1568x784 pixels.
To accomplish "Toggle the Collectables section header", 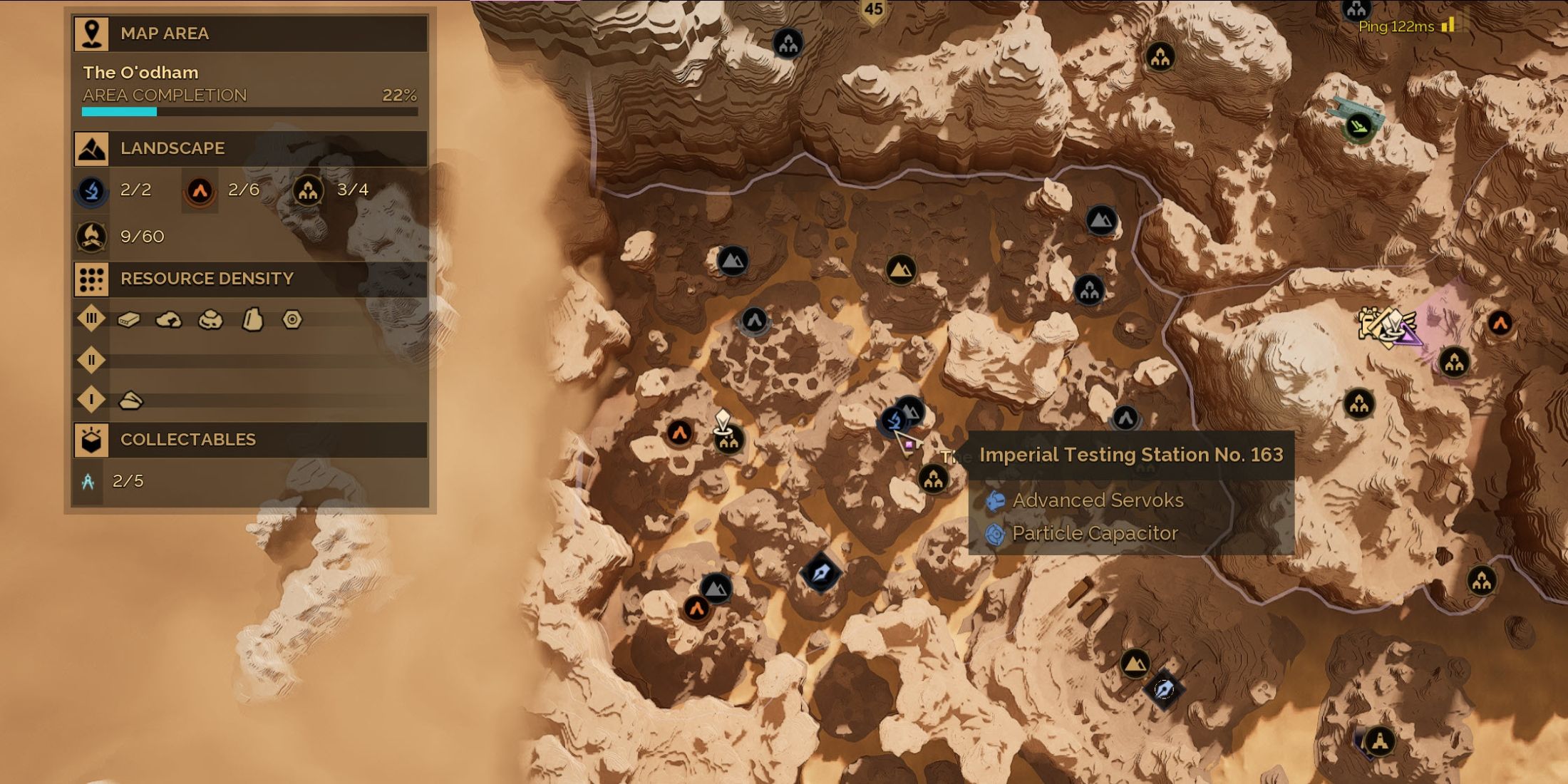I will pos(250,440).
